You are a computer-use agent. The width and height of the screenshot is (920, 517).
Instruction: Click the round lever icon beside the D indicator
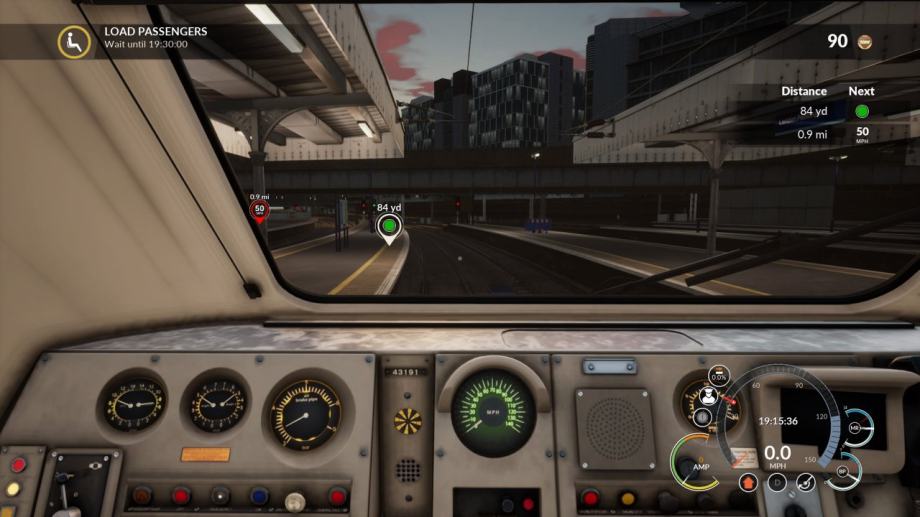pyautogui.click(x=805, y=483)
